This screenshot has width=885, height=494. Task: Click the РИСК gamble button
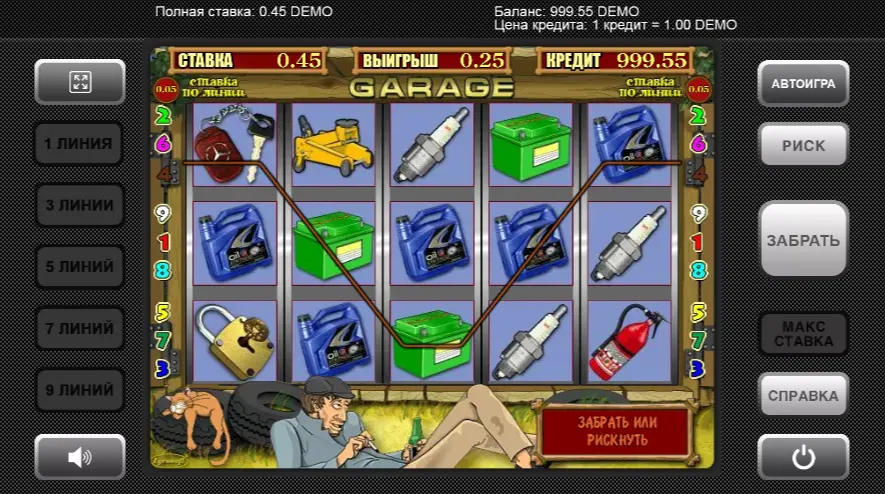(x=803, y=145)
